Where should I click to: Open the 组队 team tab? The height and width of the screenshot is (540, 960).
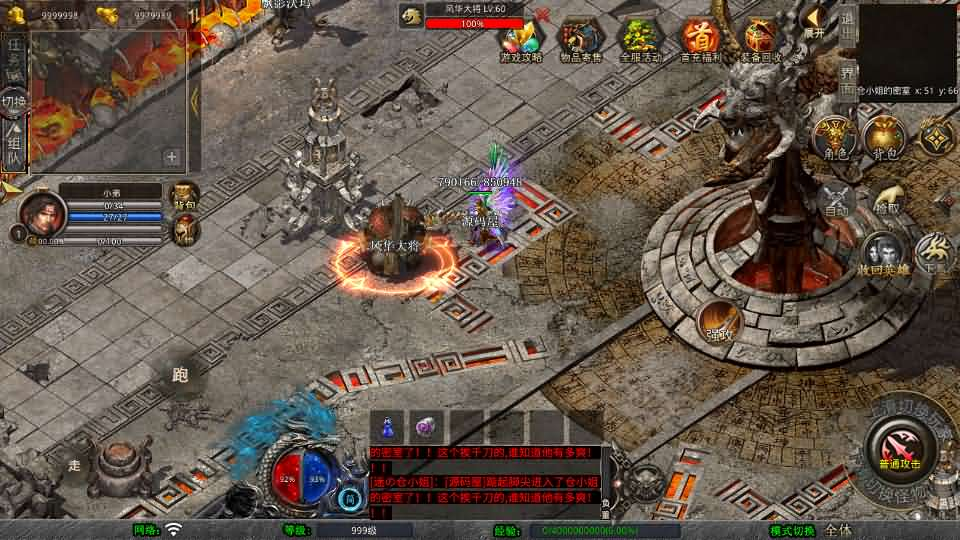click(x=14, y=147)
